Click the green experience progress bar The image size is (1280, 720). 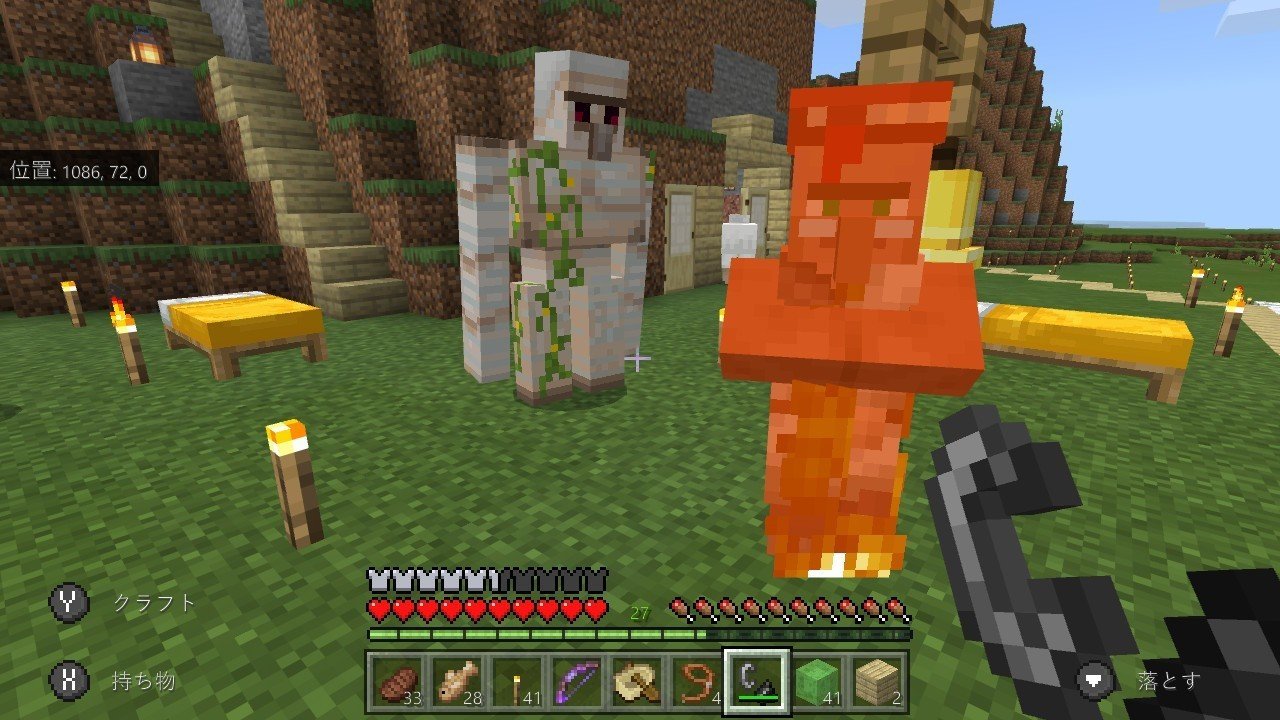(500, 634)
